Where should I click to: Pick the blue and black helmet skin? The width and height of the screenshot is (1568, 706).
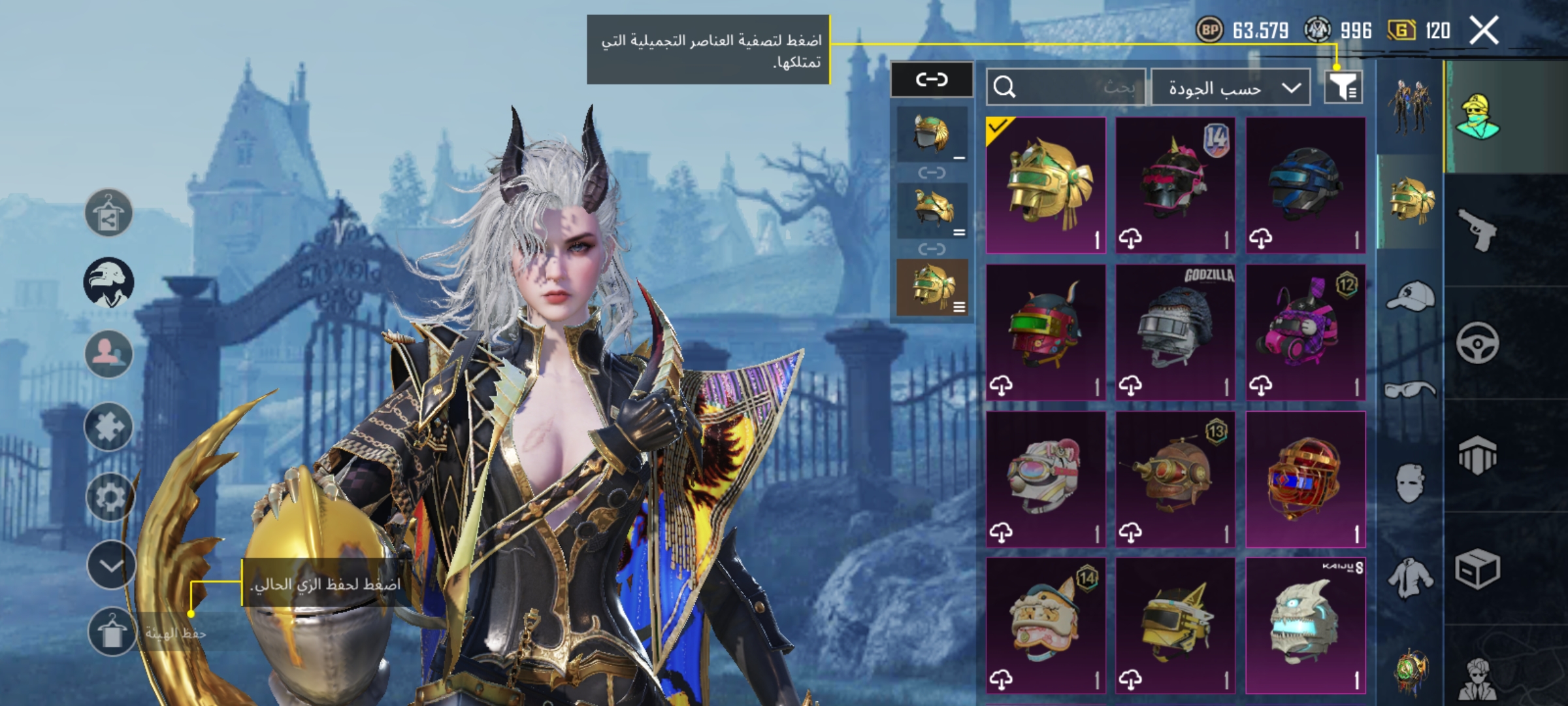pos(1305,185)
